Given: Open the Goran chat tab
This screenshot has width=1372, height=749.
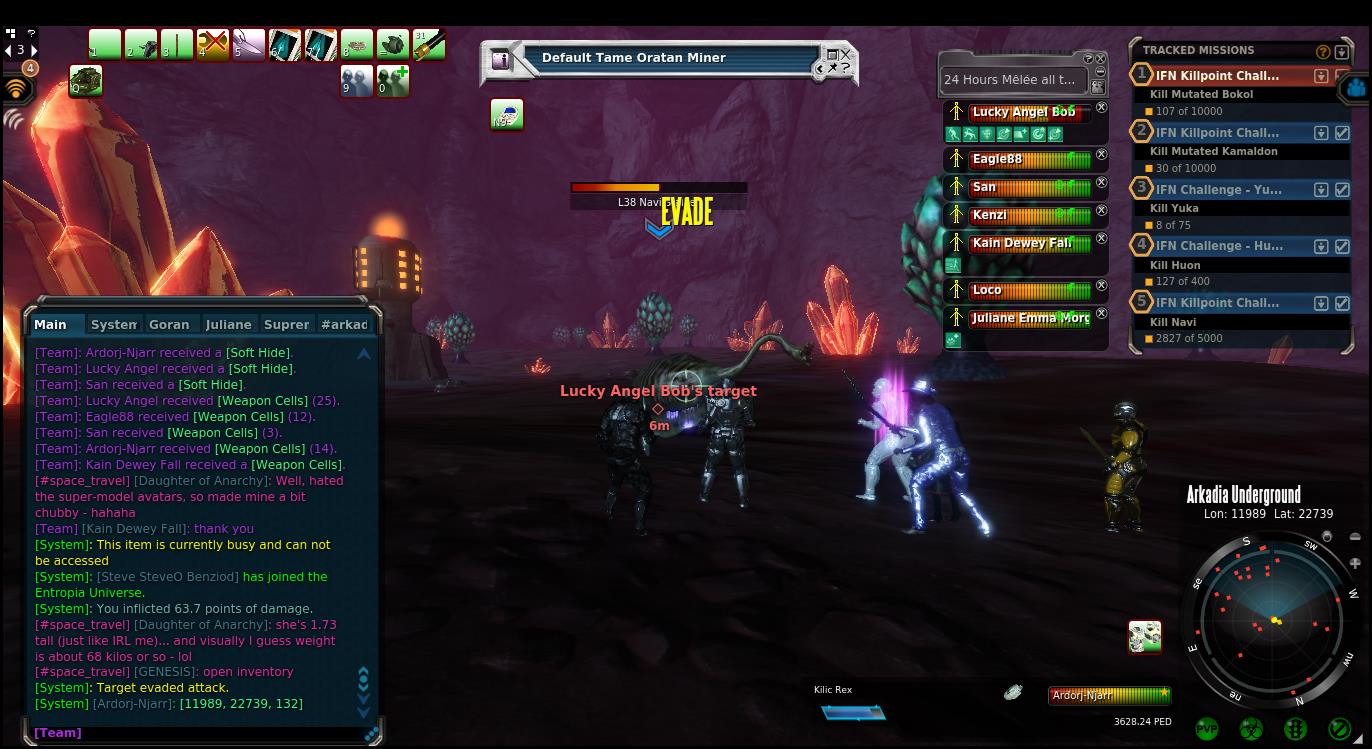Looking at the screenshot, I should (169, 324).
